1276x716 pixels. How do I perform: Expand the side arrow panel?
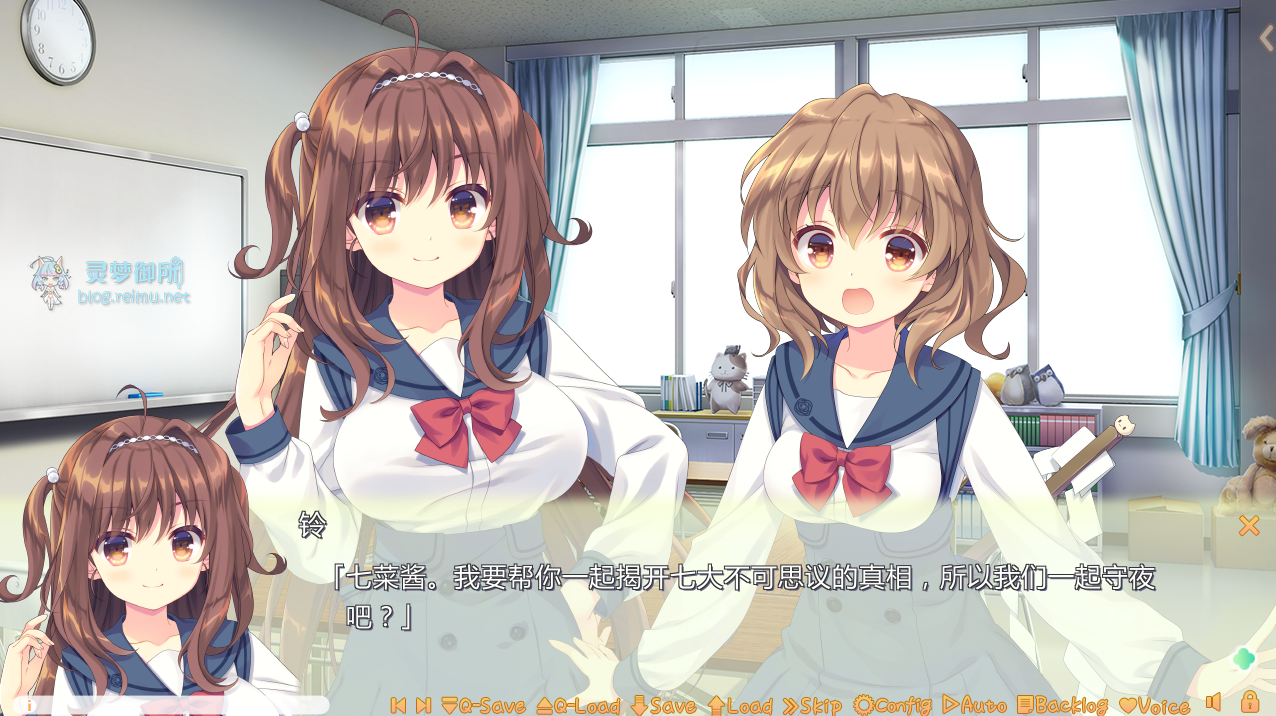[x=1266, y=38]
